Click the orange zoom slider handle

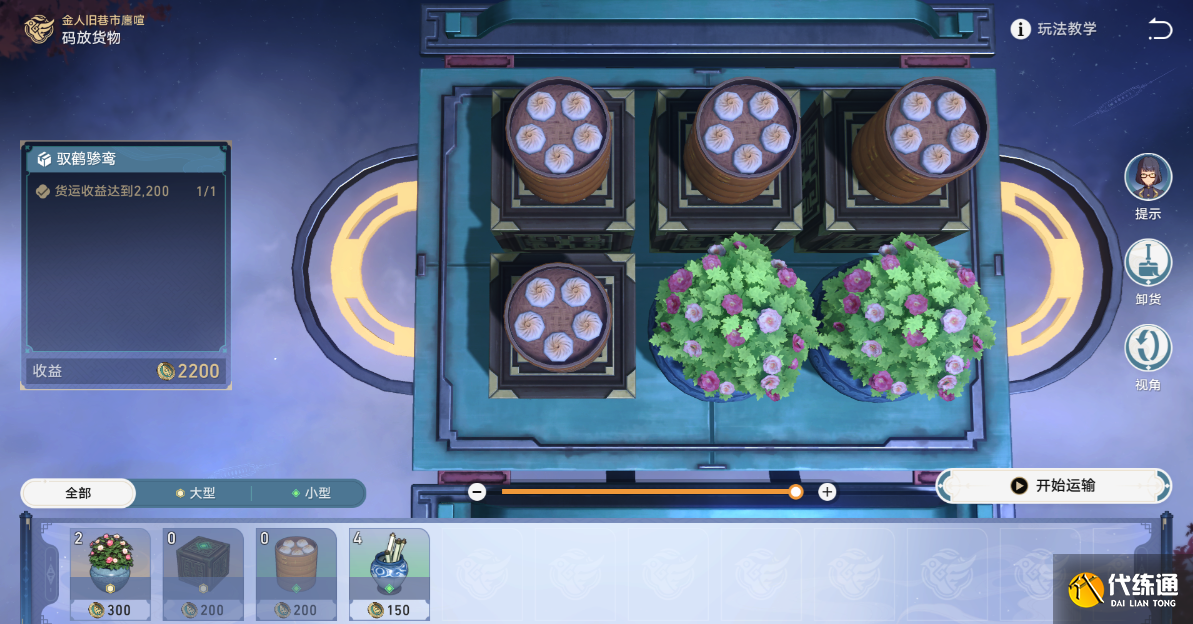click(795, 492)
